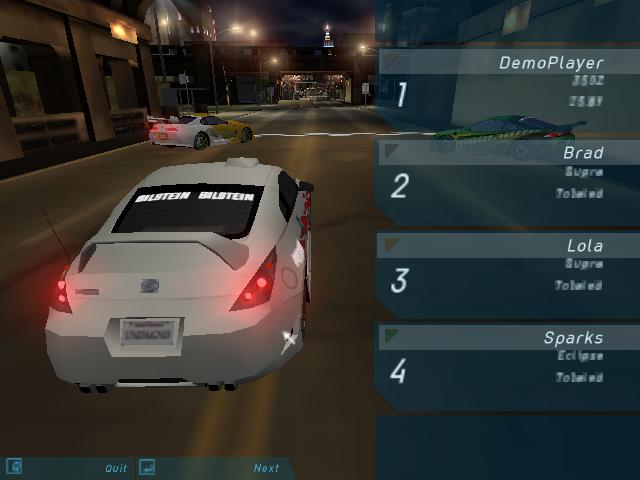Highlight Lola's third place result row
The image size is (640, 480).
[x=508, y=268]
